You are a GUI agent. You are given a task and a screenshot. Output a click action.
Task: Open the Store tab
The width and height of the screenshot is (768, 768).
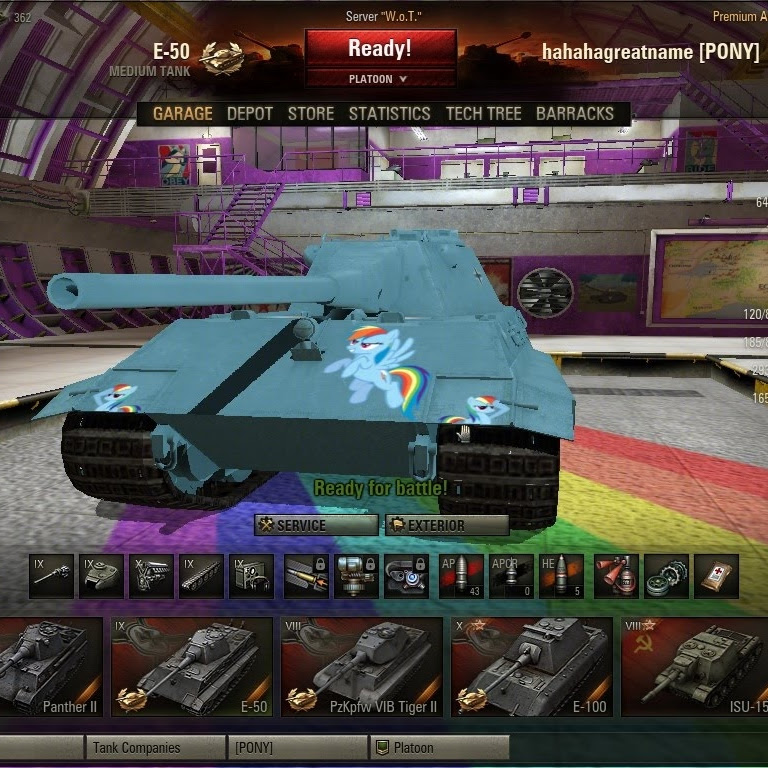click(311, 114)
